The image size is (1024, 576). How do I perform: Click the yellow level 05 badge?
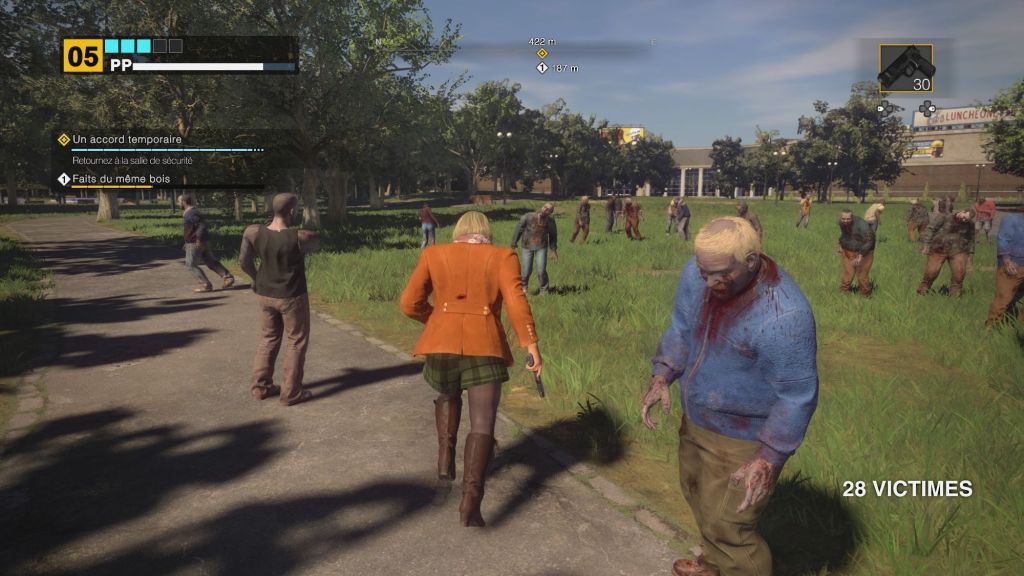[83, 56]
